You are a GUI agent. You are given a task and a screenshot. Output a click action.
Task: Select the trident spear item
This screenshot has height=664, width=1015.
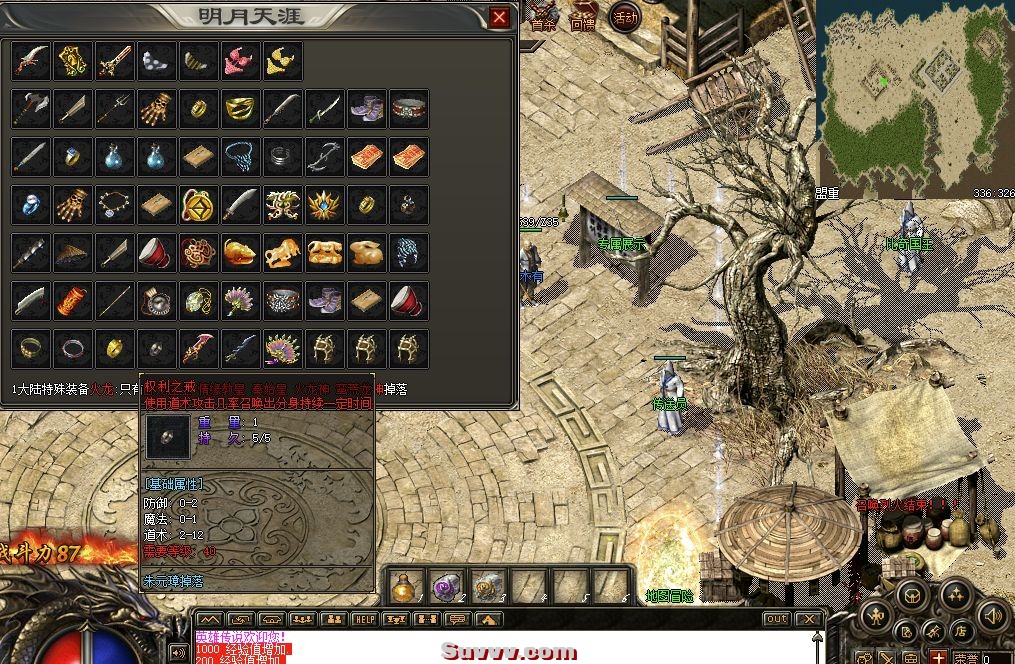(x=115, y=108)
